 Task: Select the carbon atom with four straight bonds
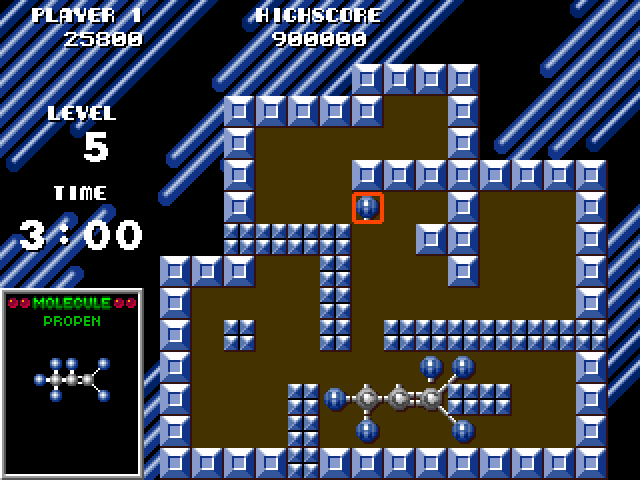click(368, 399)
